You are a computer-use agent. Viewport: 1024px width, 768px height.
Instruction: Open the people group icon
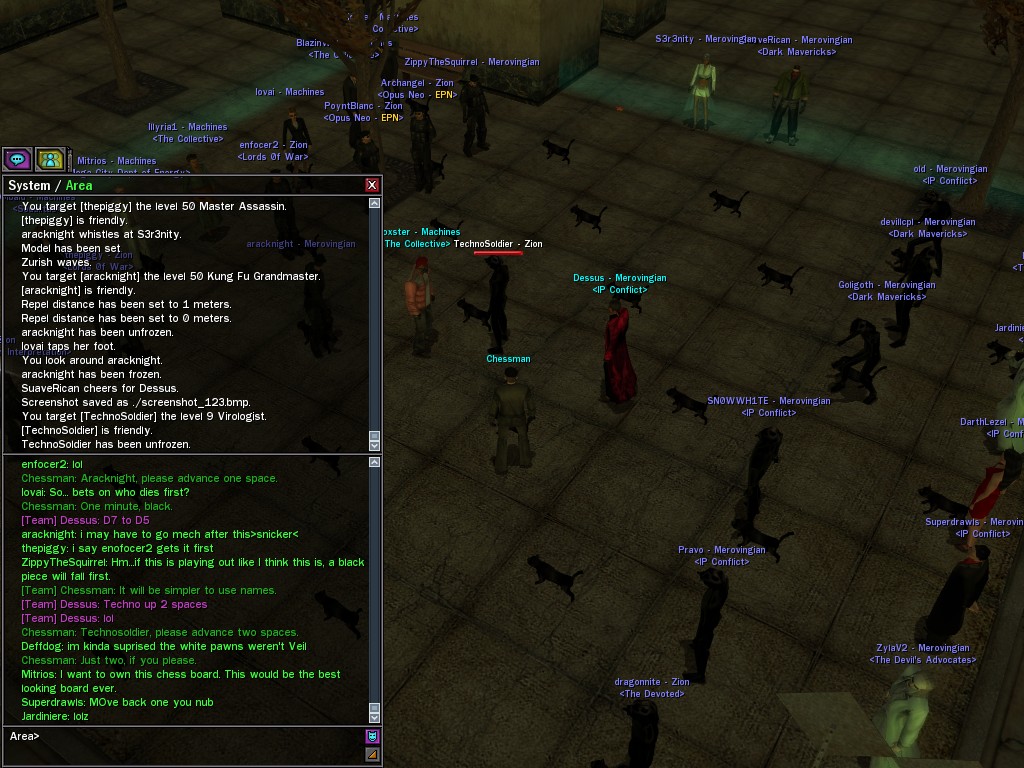[x=50, y=159]
